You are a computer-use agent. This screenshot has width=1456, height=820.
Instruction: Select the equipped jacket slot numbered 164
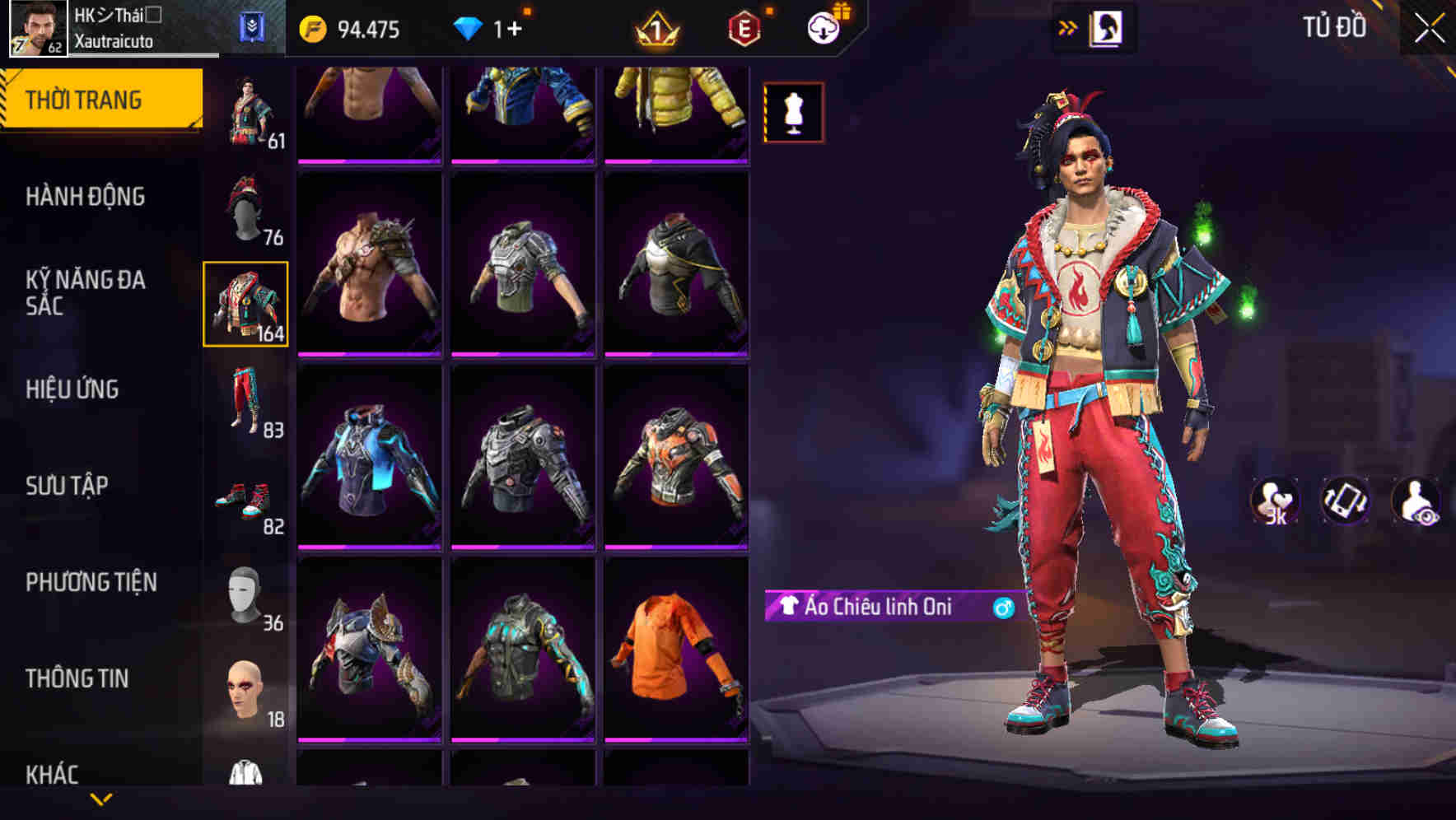pyautogui.click(x=245, y=306)
